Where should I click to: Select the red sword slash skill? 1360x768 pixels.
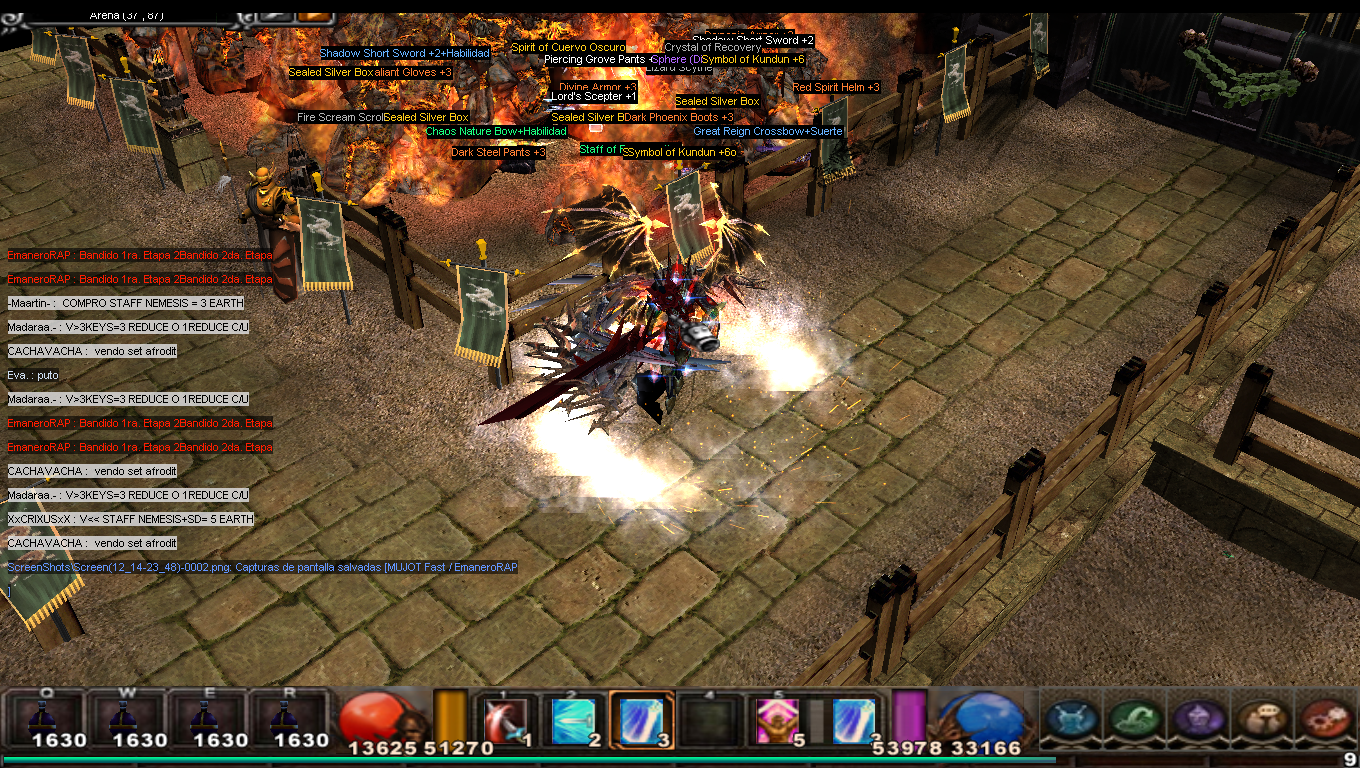pyautogui.click(x=506, y=720)
